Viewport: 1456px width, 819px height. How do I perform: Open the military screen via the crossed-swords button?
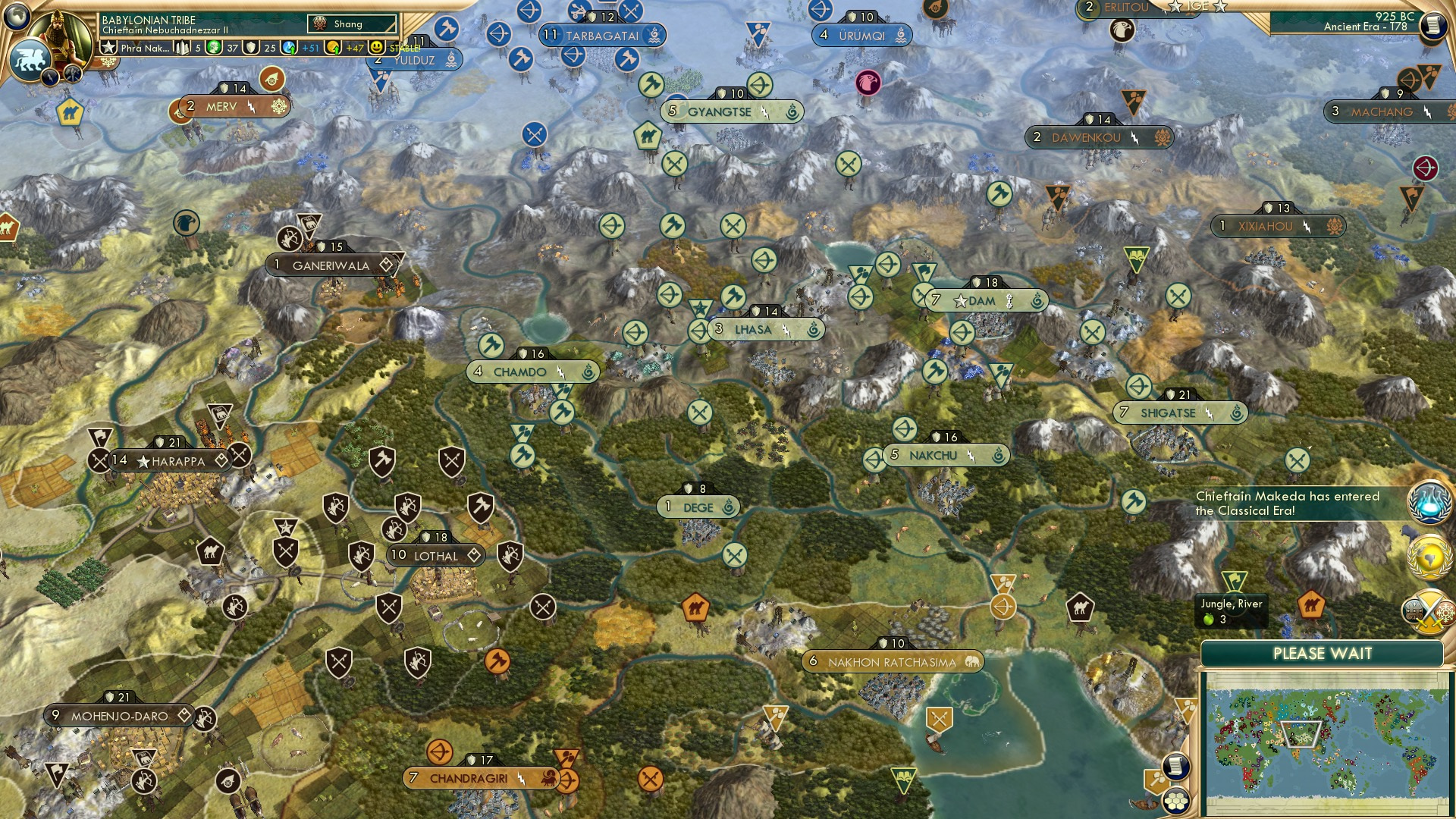click(1429, 613)
